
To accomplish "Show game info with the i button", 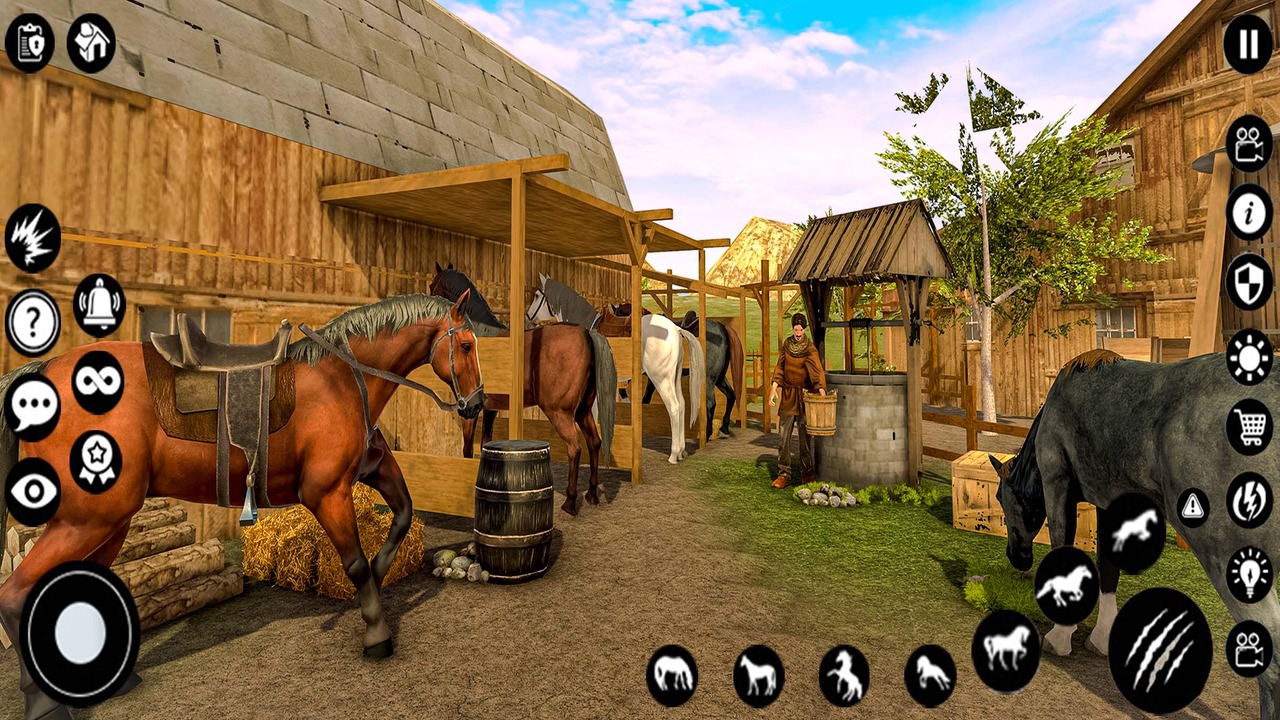I will click(x=1249, y=212).
